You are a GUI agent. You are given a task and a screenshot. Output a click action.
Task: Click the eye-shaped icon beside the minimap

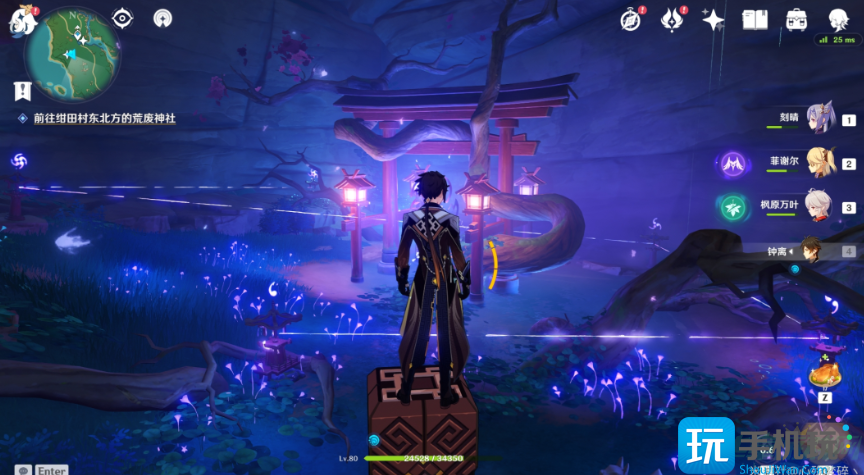click(122, 18)
